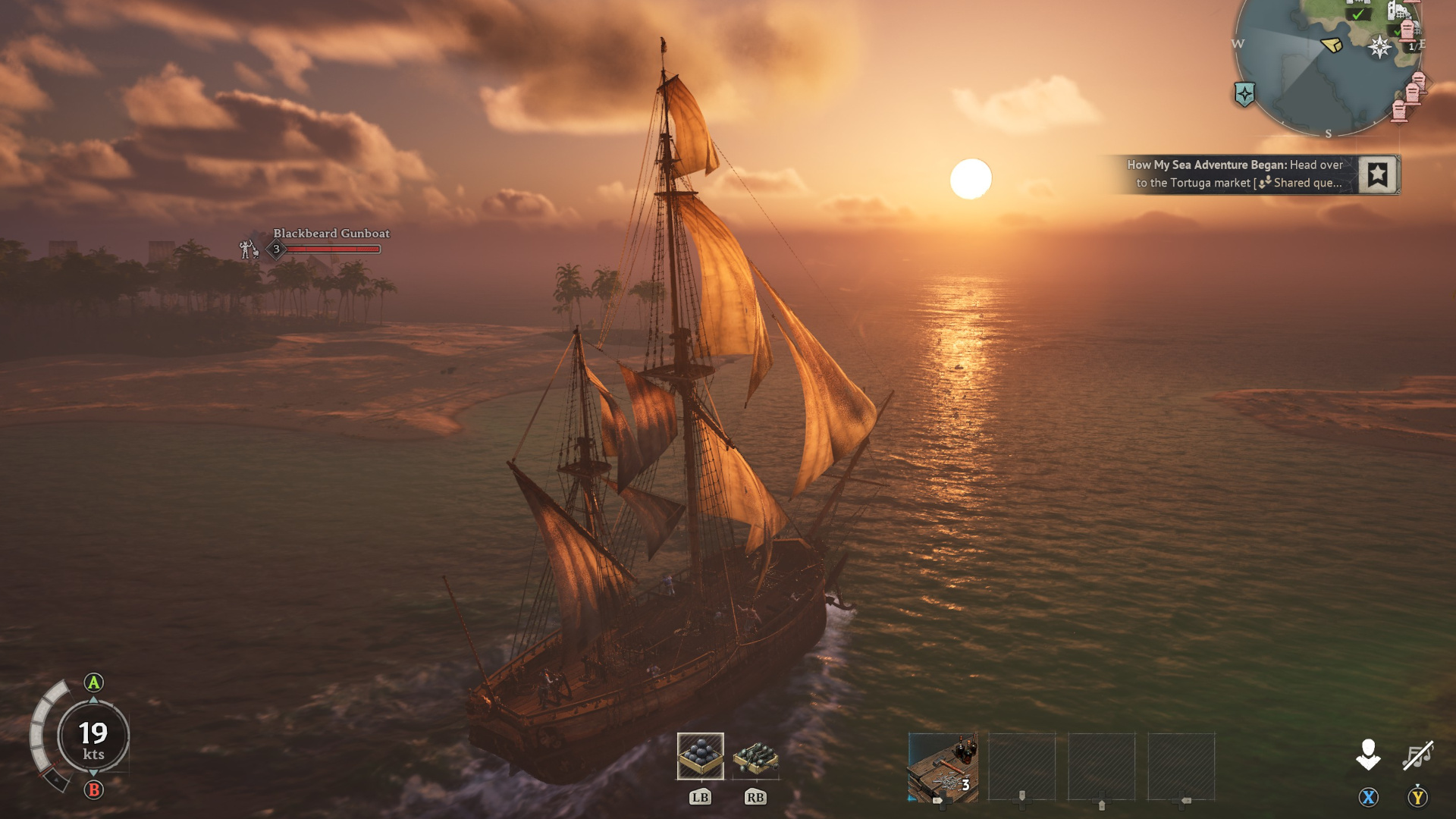Image resolution: width=1456 pixels, height=819 pixels.
Task: Raise sails with the A button prompt
Action: click(92, 683)
